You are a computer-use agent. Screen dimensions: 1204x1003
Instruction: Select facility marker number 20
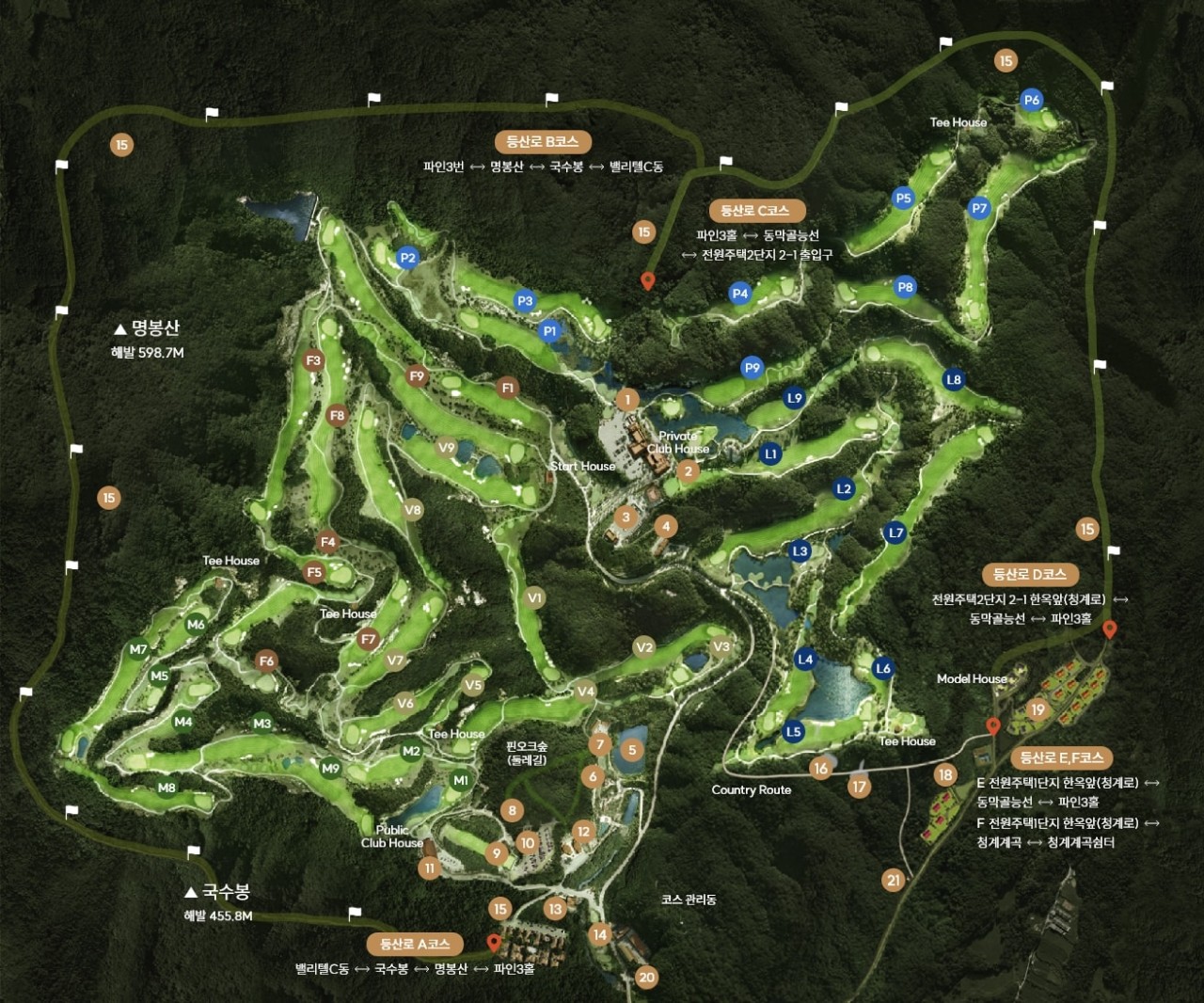(646, 977)
